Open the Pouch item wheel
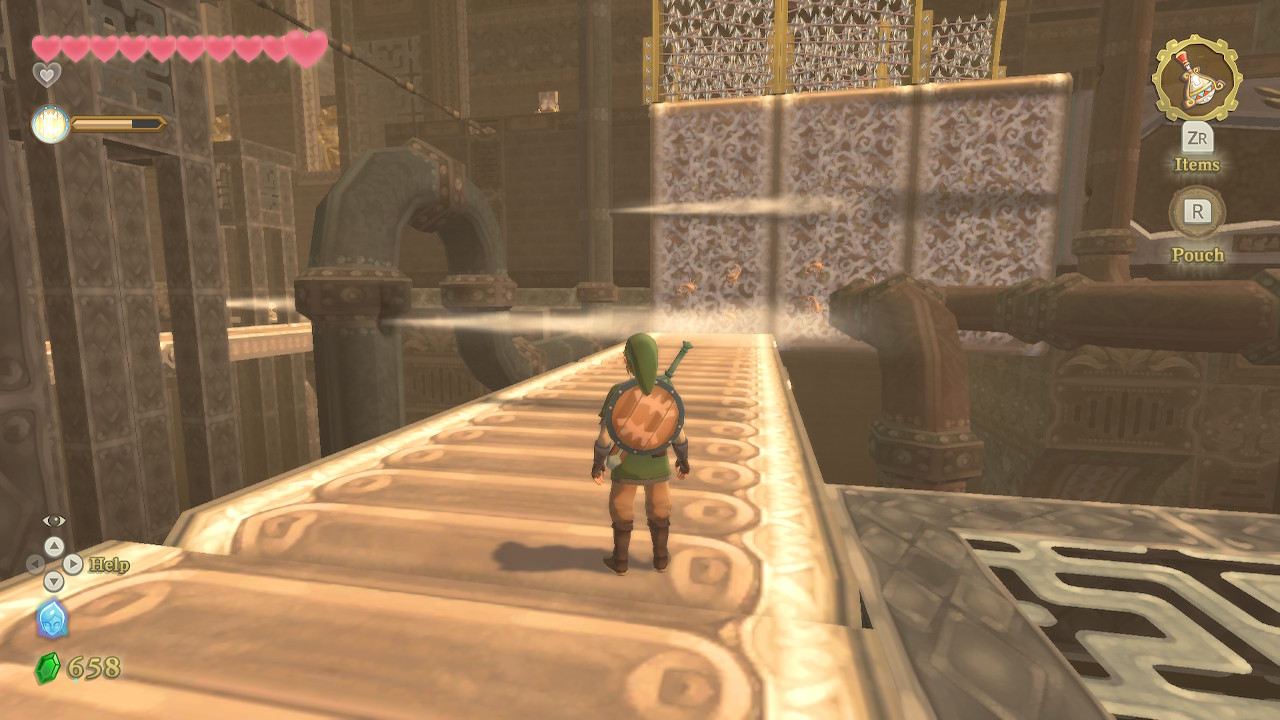 (x=1197, y=212)
